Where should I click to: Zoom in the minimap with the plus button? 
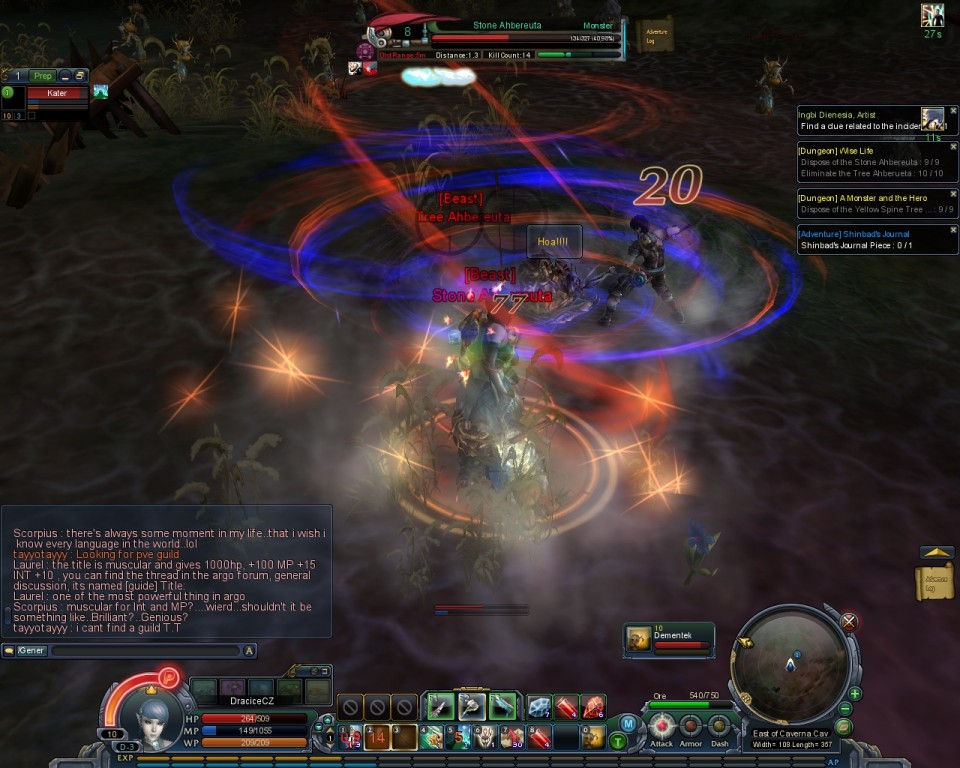[855, 693]
